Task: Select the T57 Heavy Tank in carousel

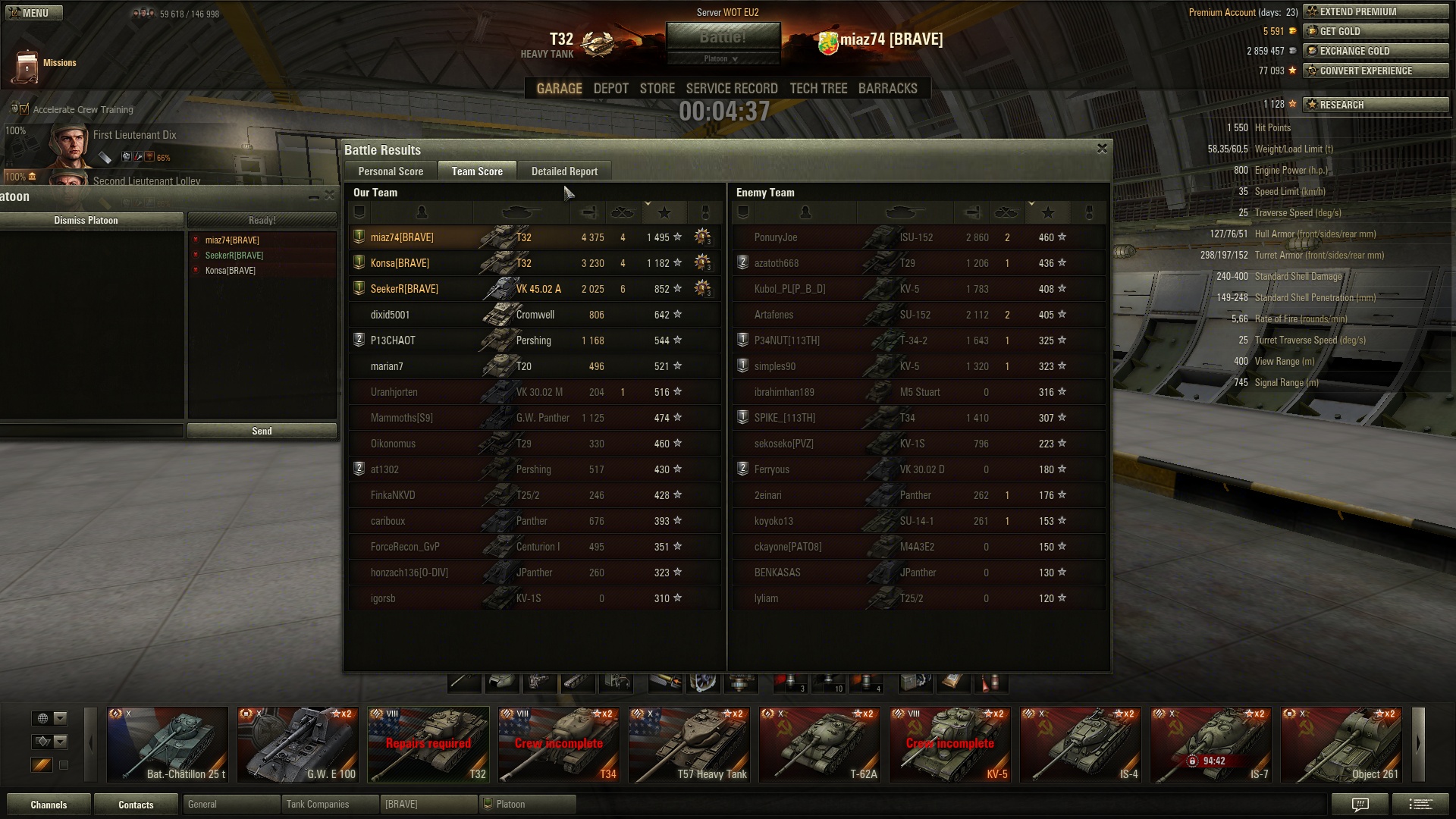Action: pos(689,744)
